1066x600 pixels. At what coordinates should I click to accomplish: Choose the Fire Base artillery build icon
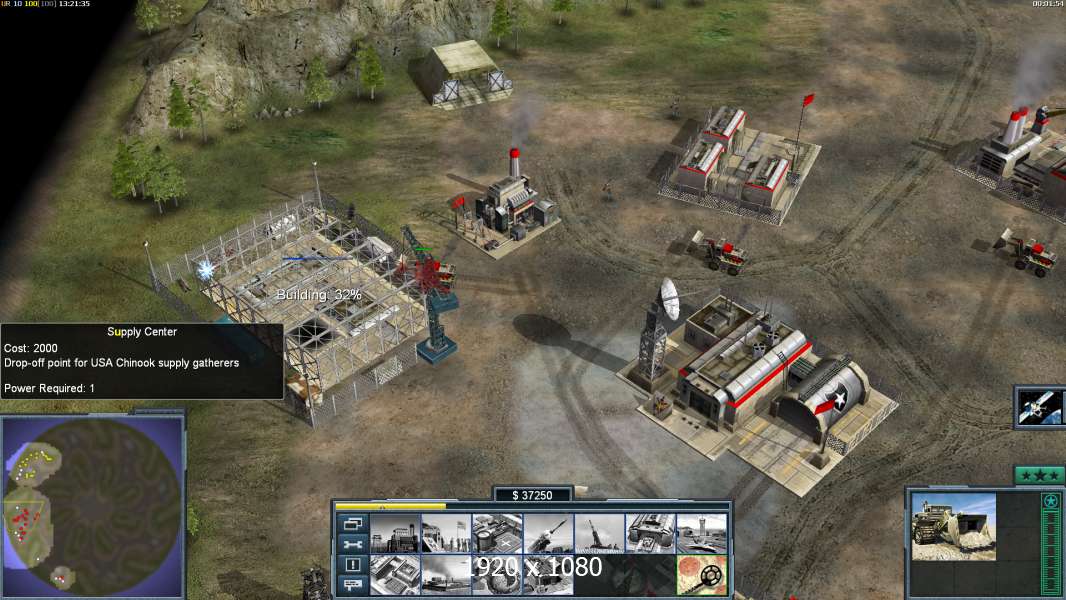point(599,533)
